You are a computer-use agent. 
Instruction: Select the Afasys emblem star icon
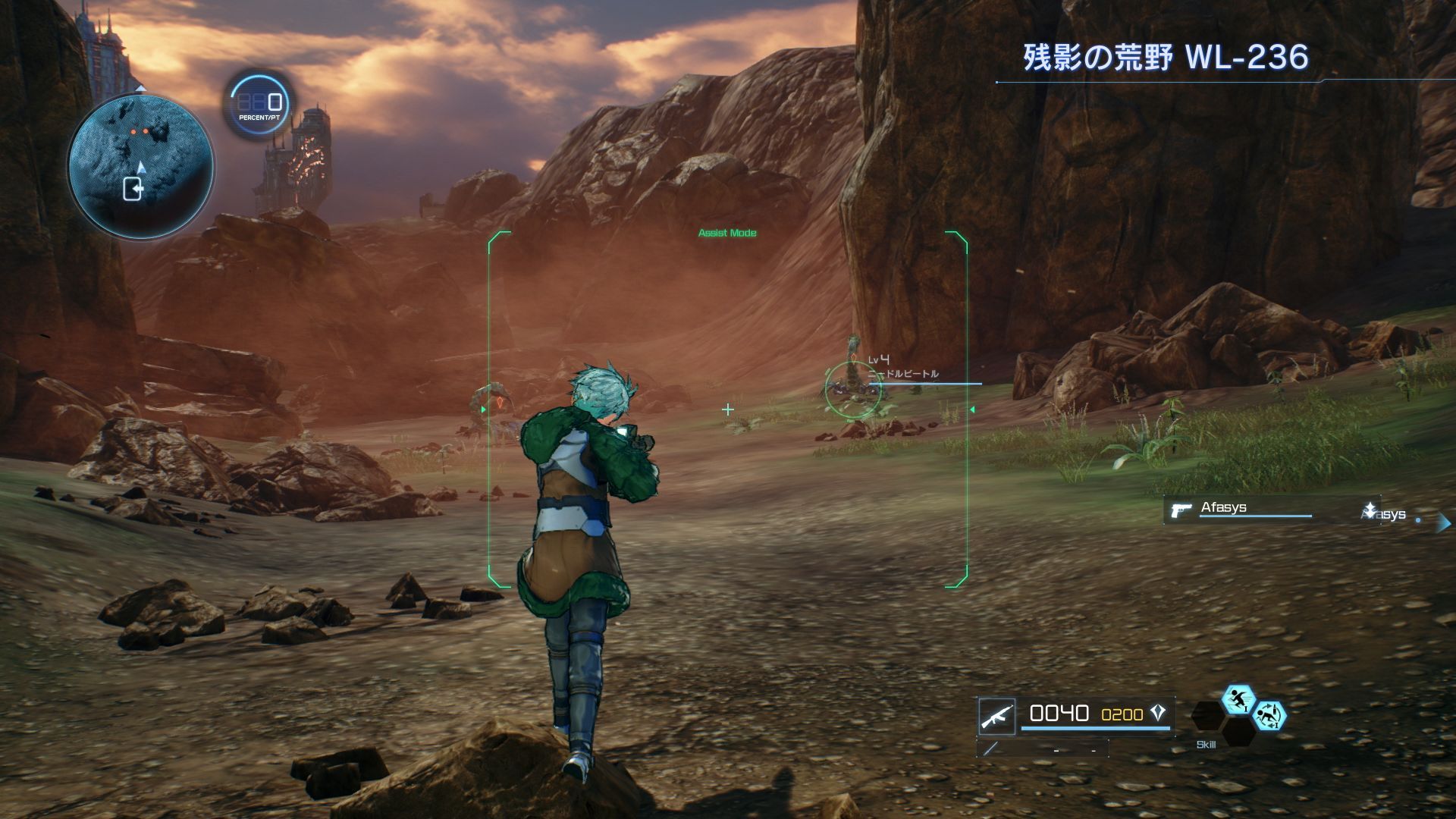click(1370, 508)
